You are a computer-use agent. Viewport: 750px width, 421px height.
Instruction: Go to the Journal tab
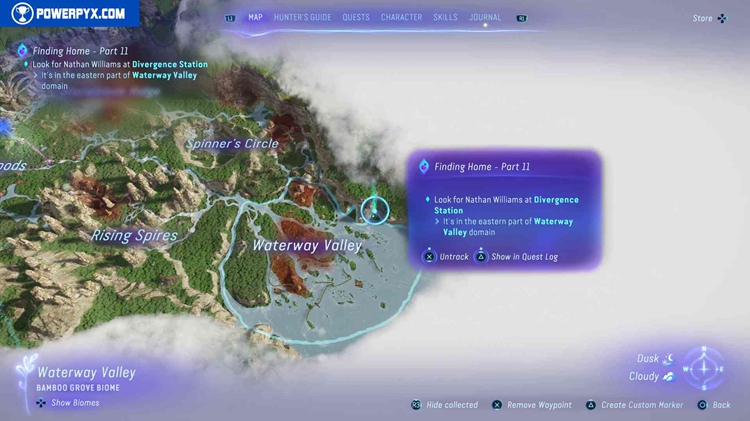pyautogui.click(x=485, y=17)
